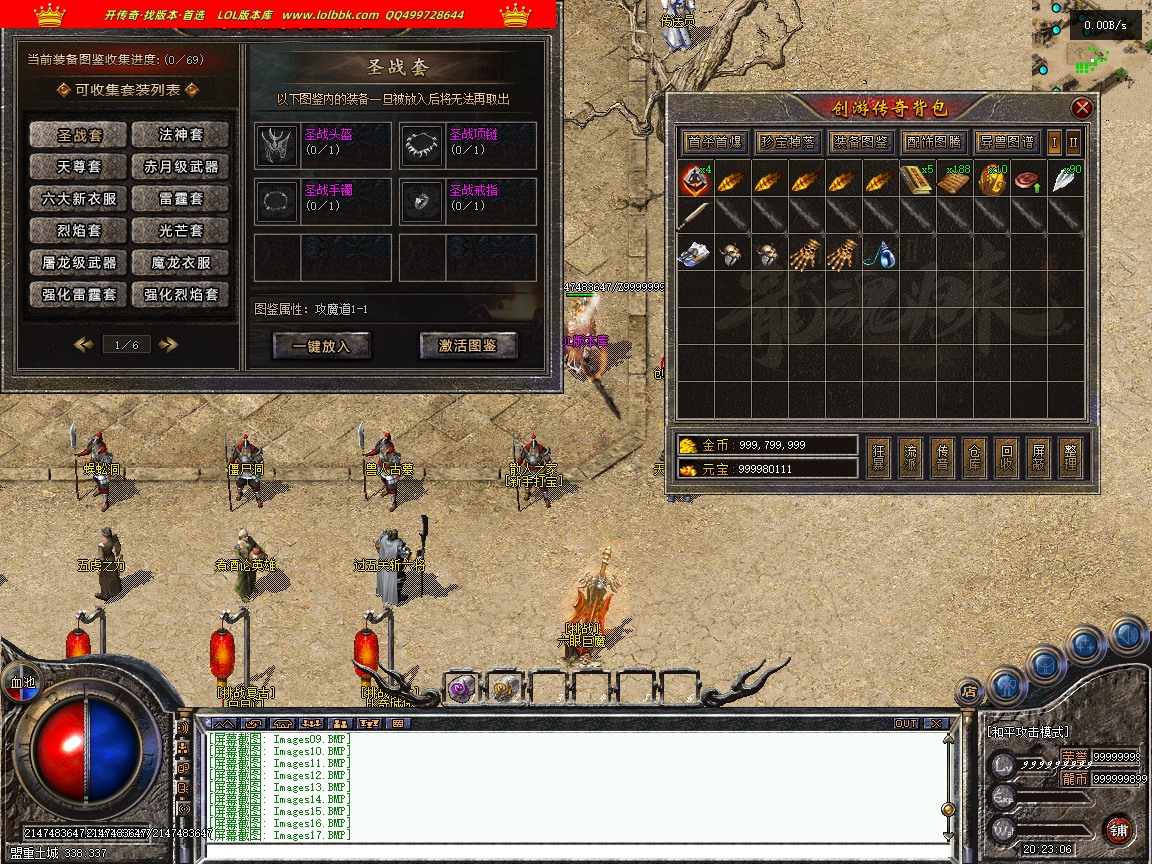Select the 屠龙级武器 set button
1152x864 pixels.
pyautogui.click(x=79, y=263)
